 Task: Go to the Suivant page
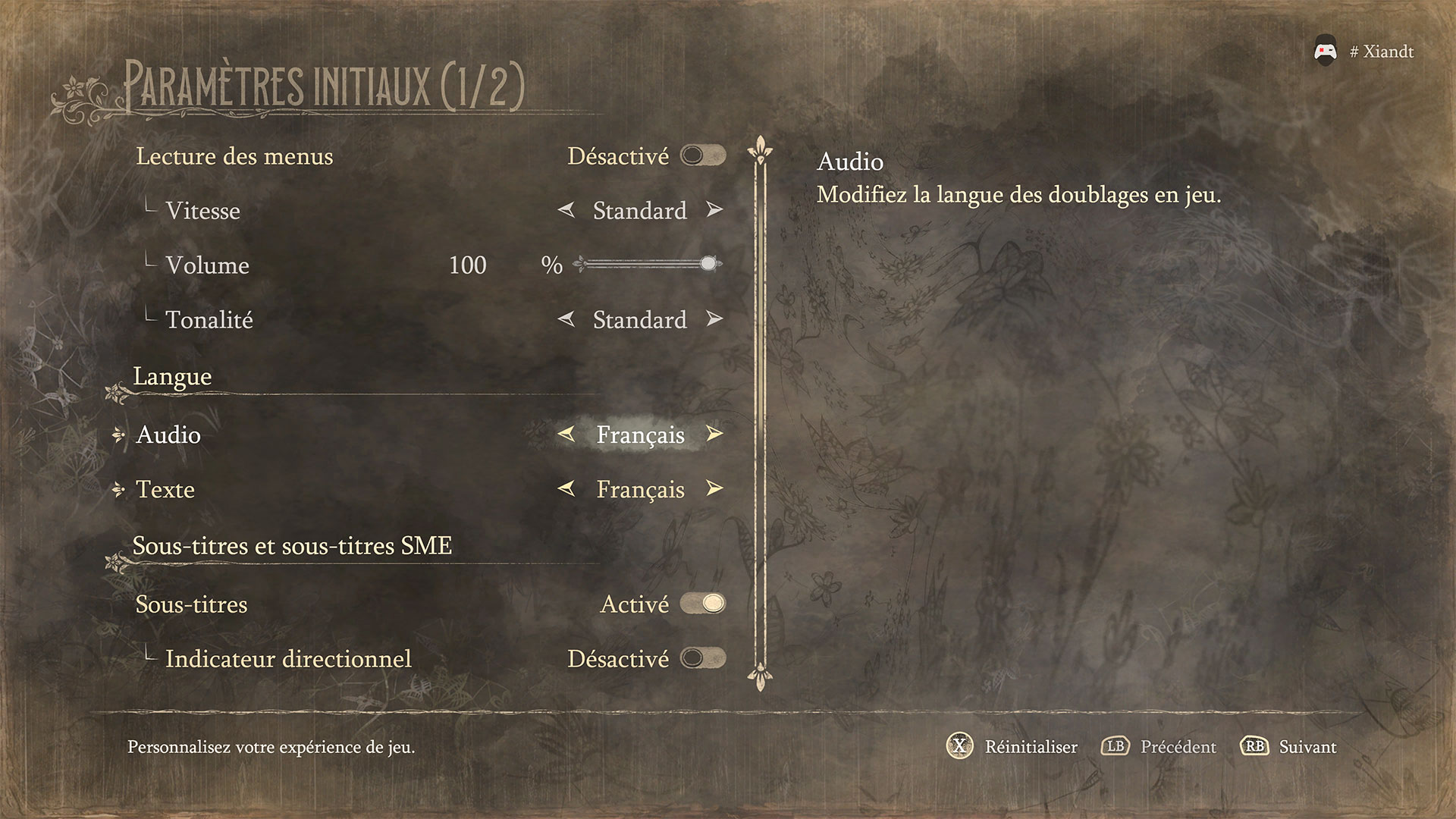tap(1289, 747)
